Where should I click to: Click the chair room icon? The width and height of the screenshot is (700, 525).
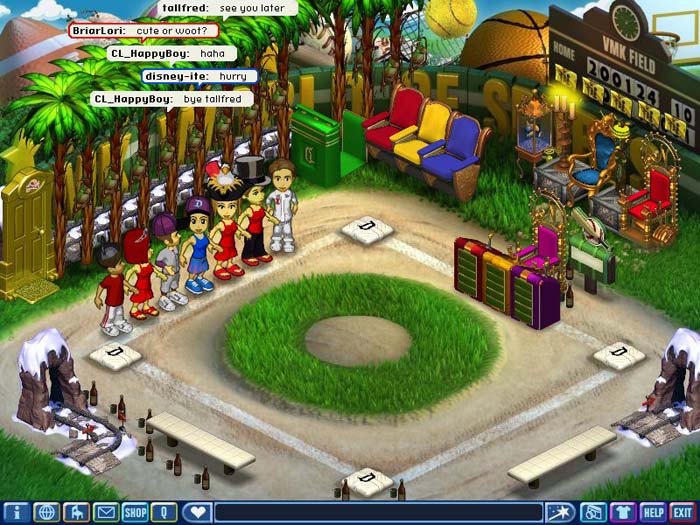[x=75, y=513]
